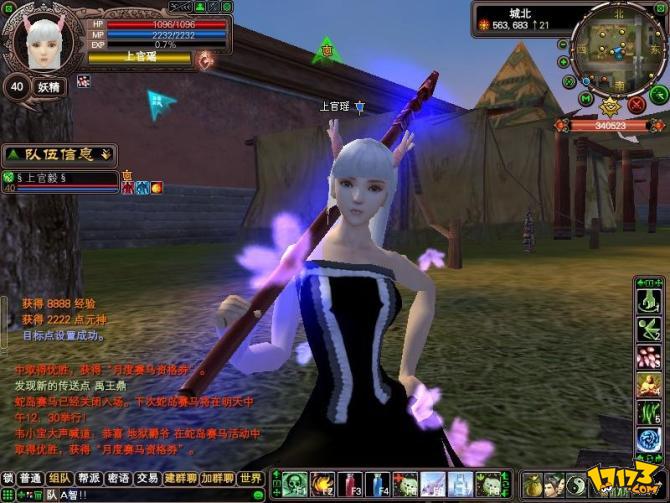Activate the green skull skill on F1

click(296, 484)
